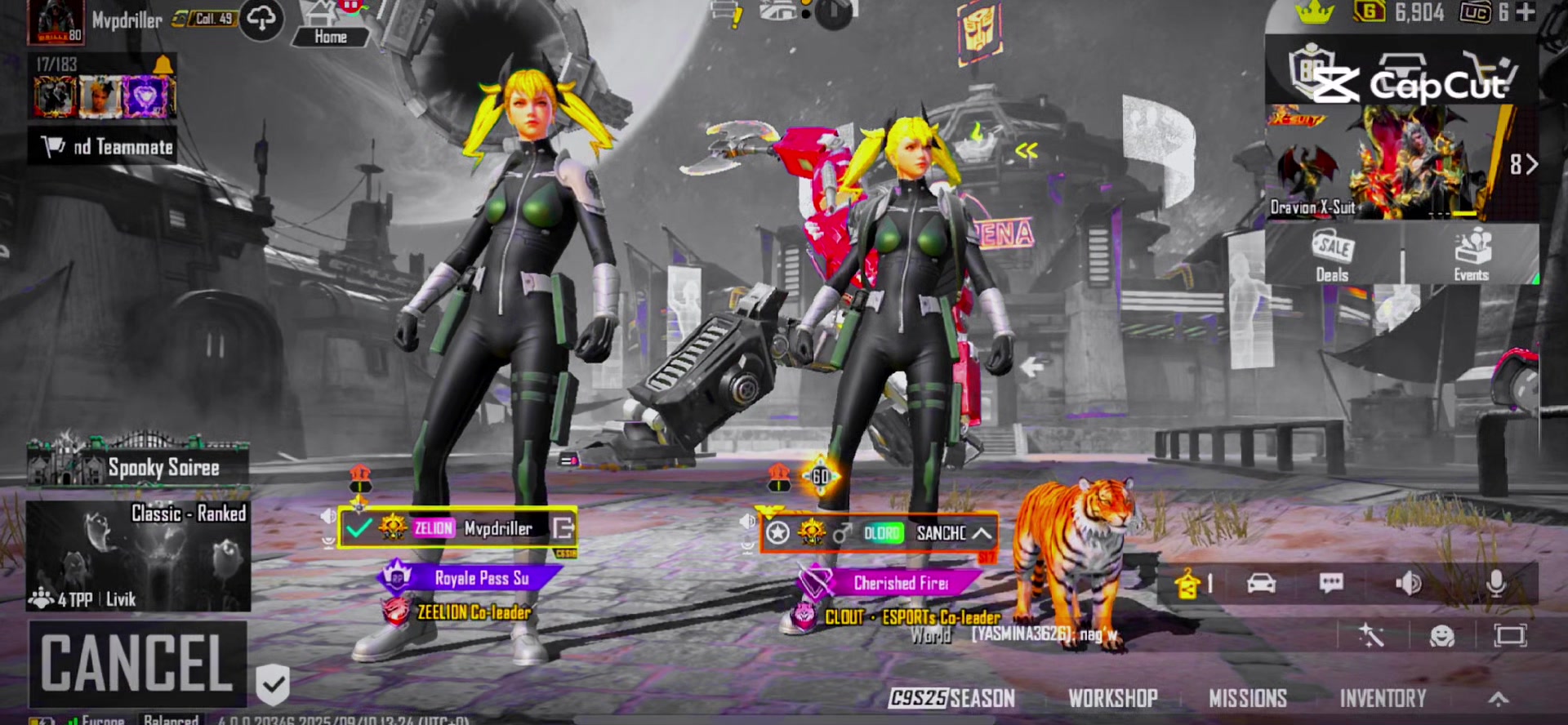Open the Home button

point(330,25)
